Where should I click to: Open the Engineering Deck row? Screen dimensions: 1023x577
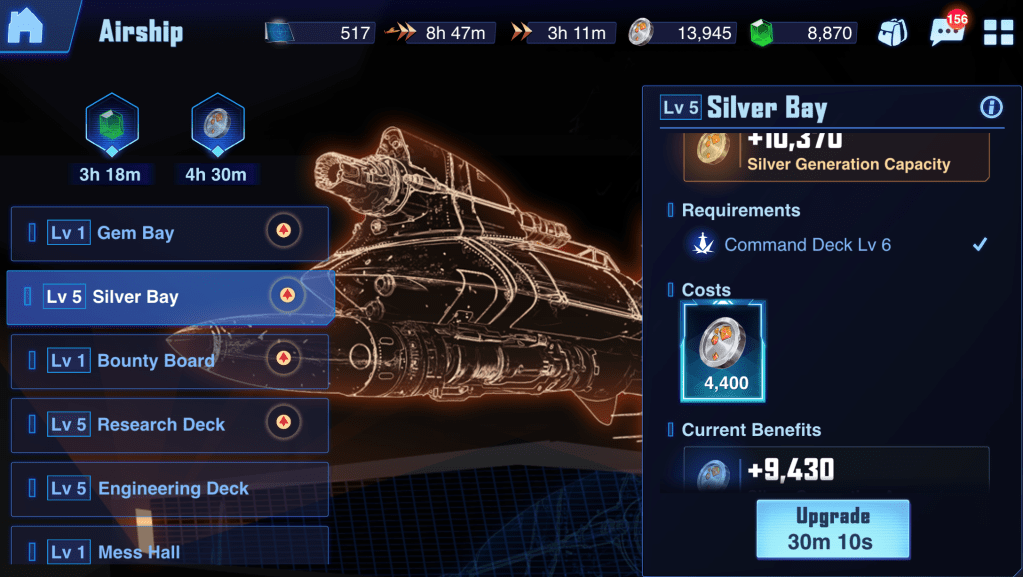169,489
